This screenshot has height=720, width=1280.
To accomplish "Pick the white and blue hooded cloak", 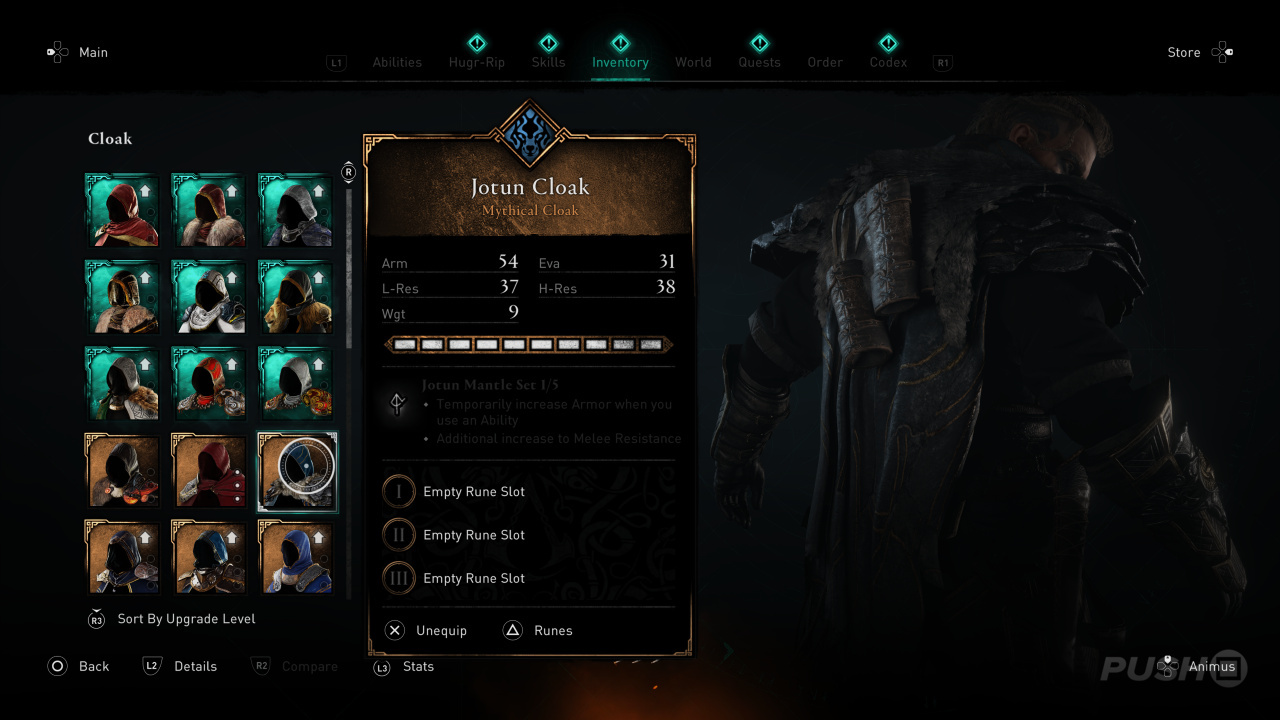I will coord(210,297).
